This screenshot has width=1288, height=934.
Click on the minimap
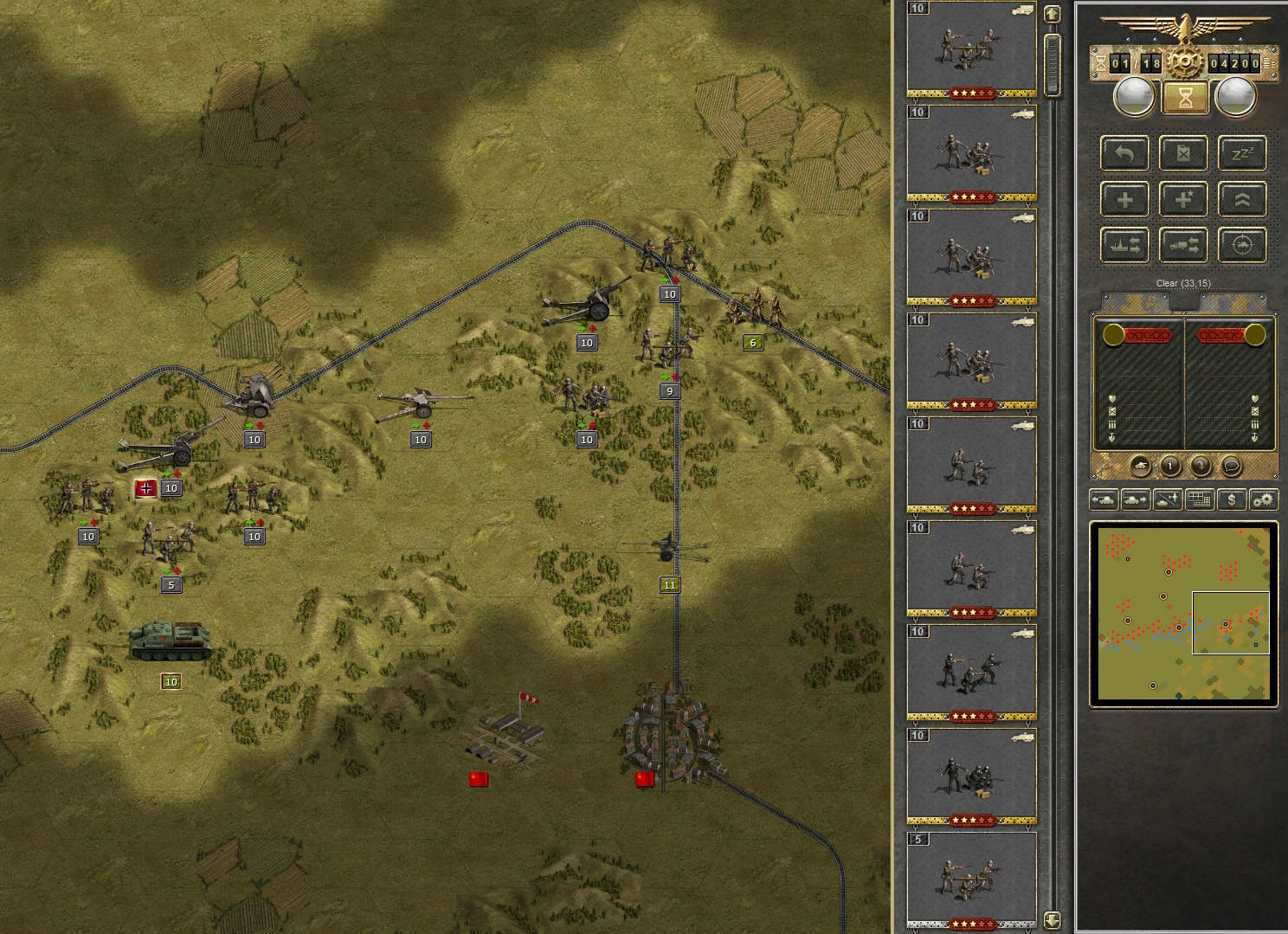(x=1183, y=614)
